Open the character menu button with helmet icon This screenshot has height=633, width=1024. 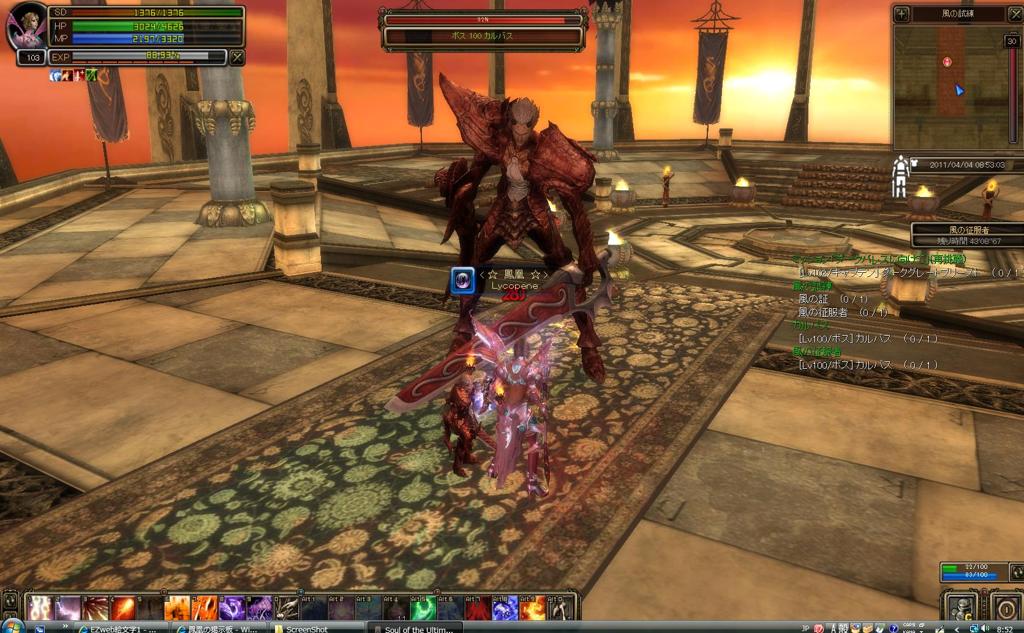(x=961, y=607)
